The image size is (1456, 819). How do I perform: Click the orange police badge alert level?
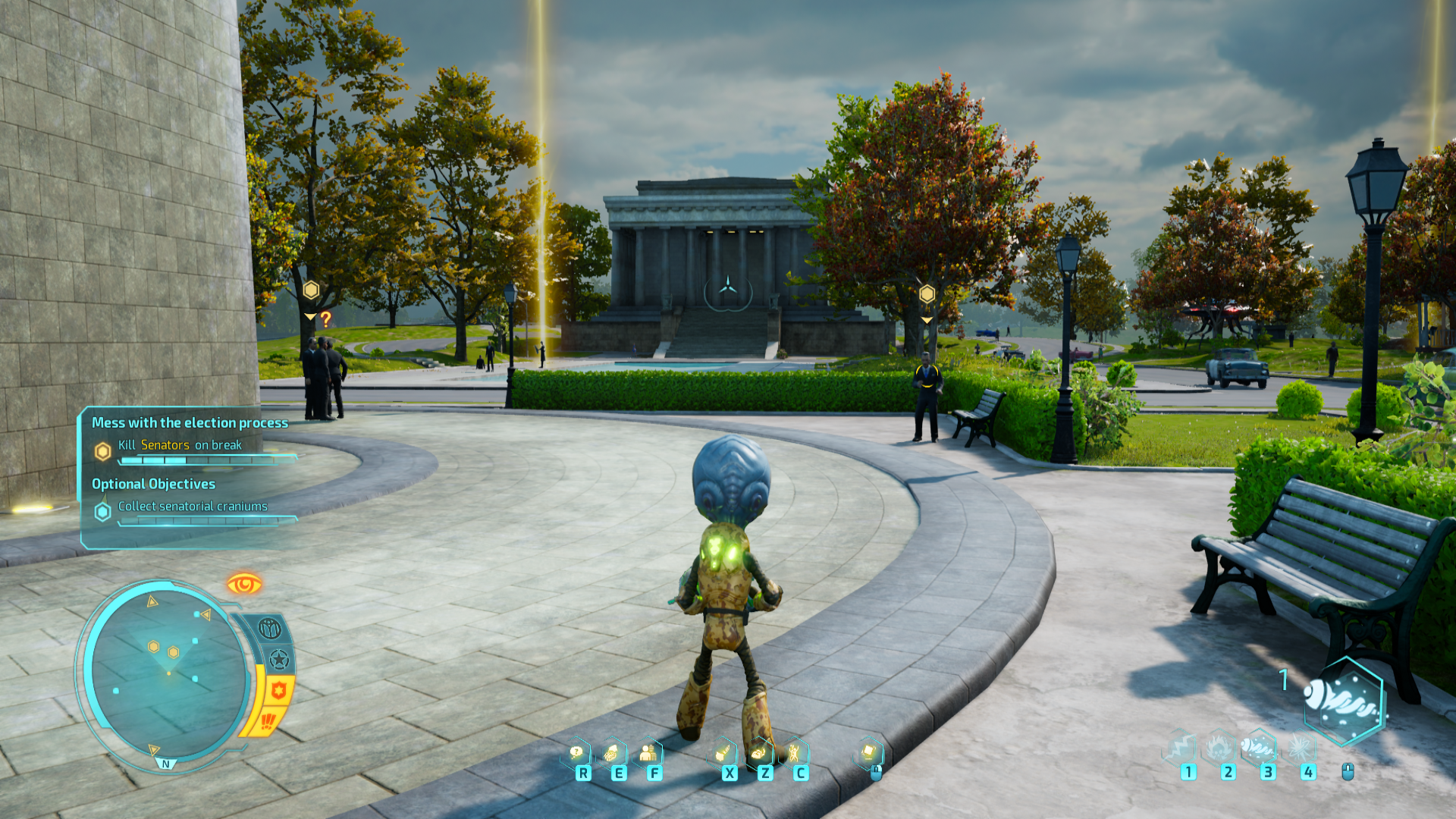(x=279, y=690)
